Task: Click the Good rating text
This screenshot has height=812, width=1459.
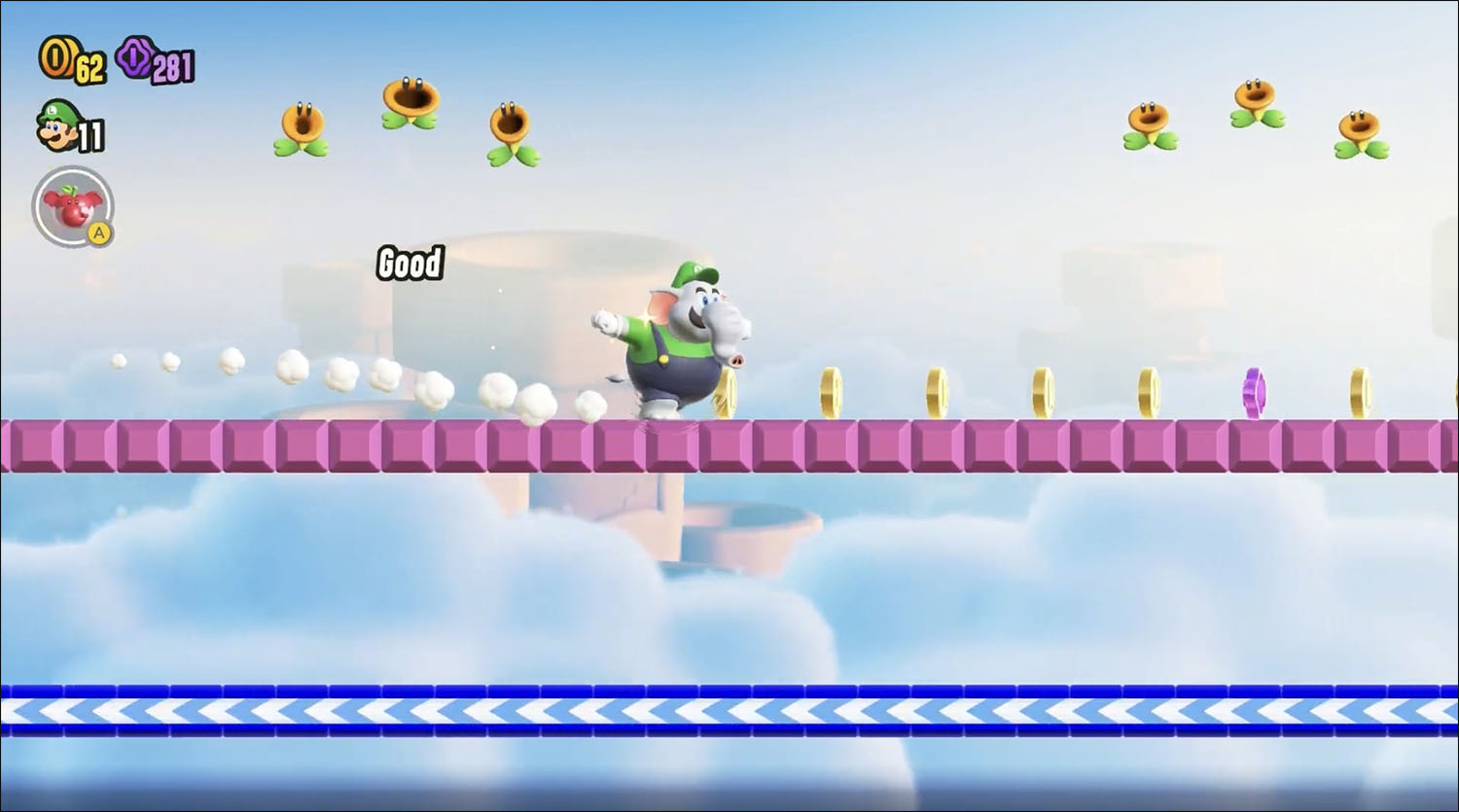Action: click(409, 264)
